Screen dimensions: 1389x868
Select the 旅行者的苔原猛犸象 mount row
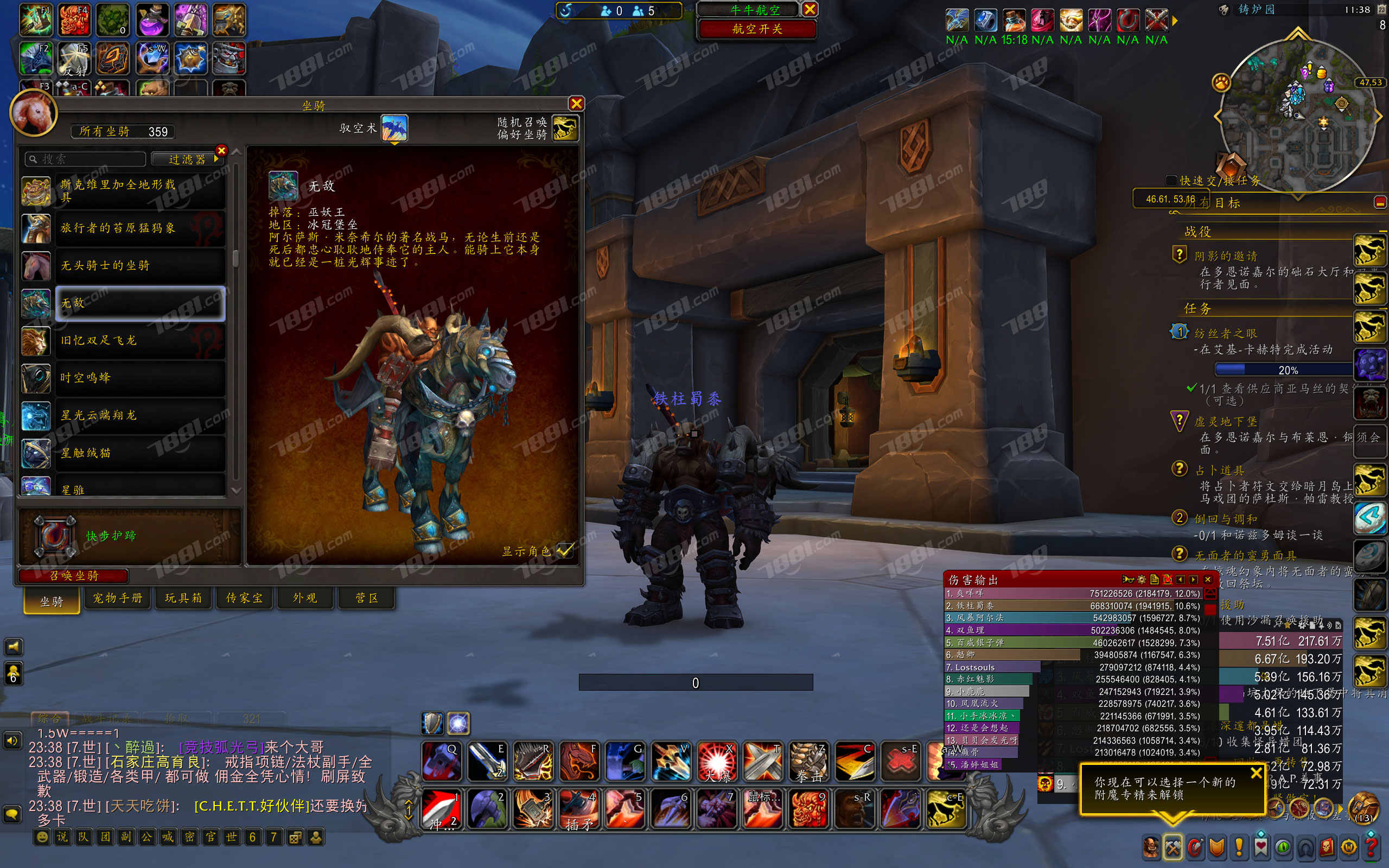(x=139, y=228)
